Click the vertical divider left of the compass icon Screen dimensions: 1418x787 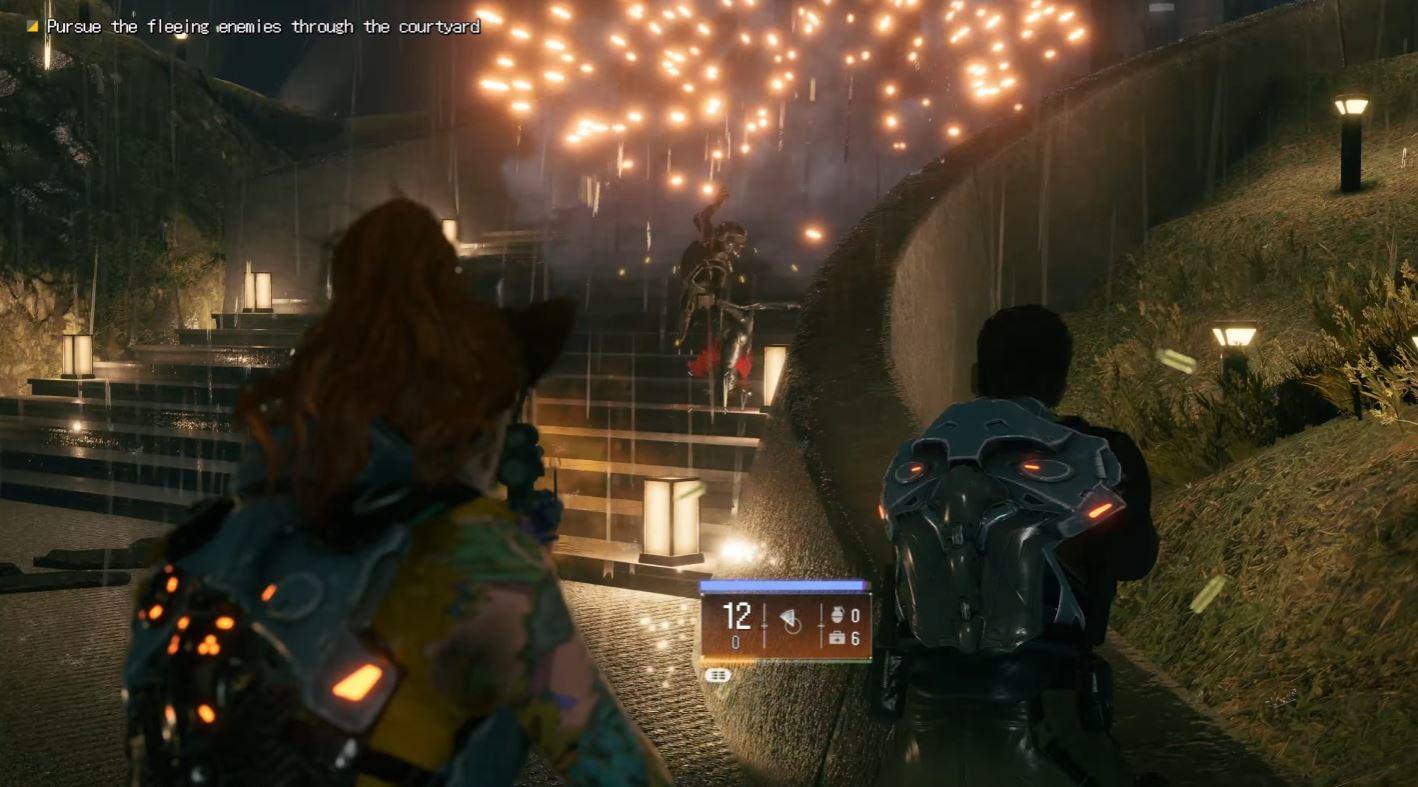[765, 623]
